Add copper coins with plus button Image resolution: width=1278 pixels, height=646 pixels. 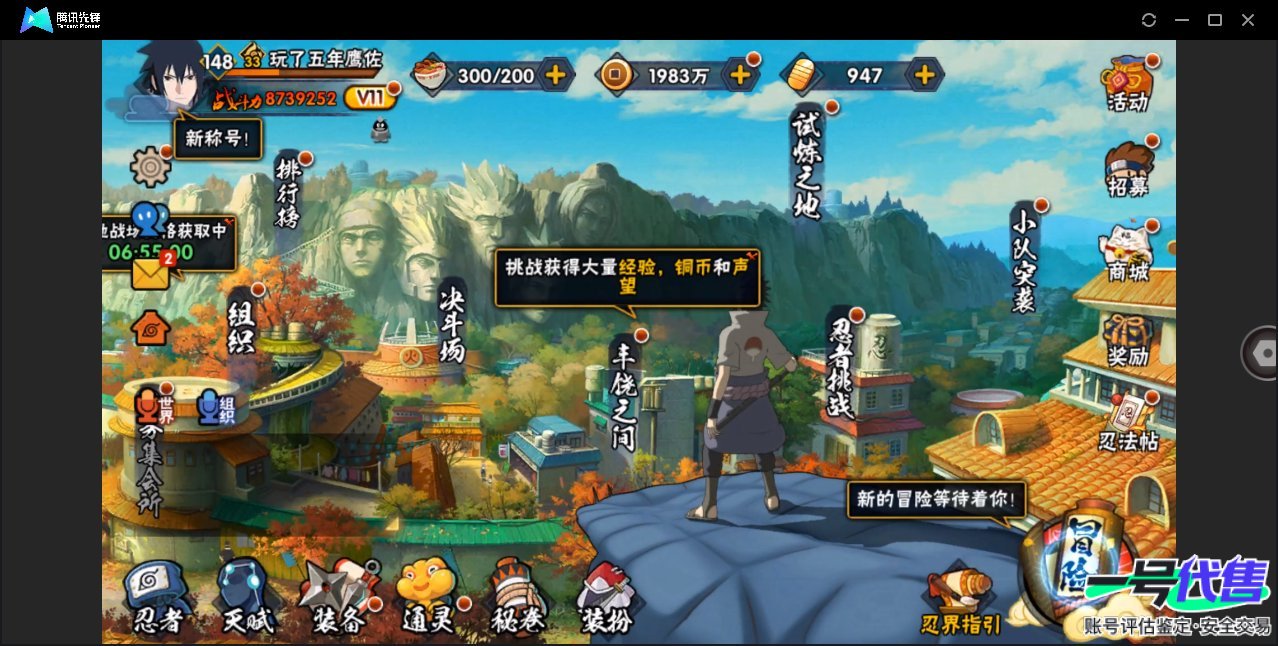click(x=740, y=74)
